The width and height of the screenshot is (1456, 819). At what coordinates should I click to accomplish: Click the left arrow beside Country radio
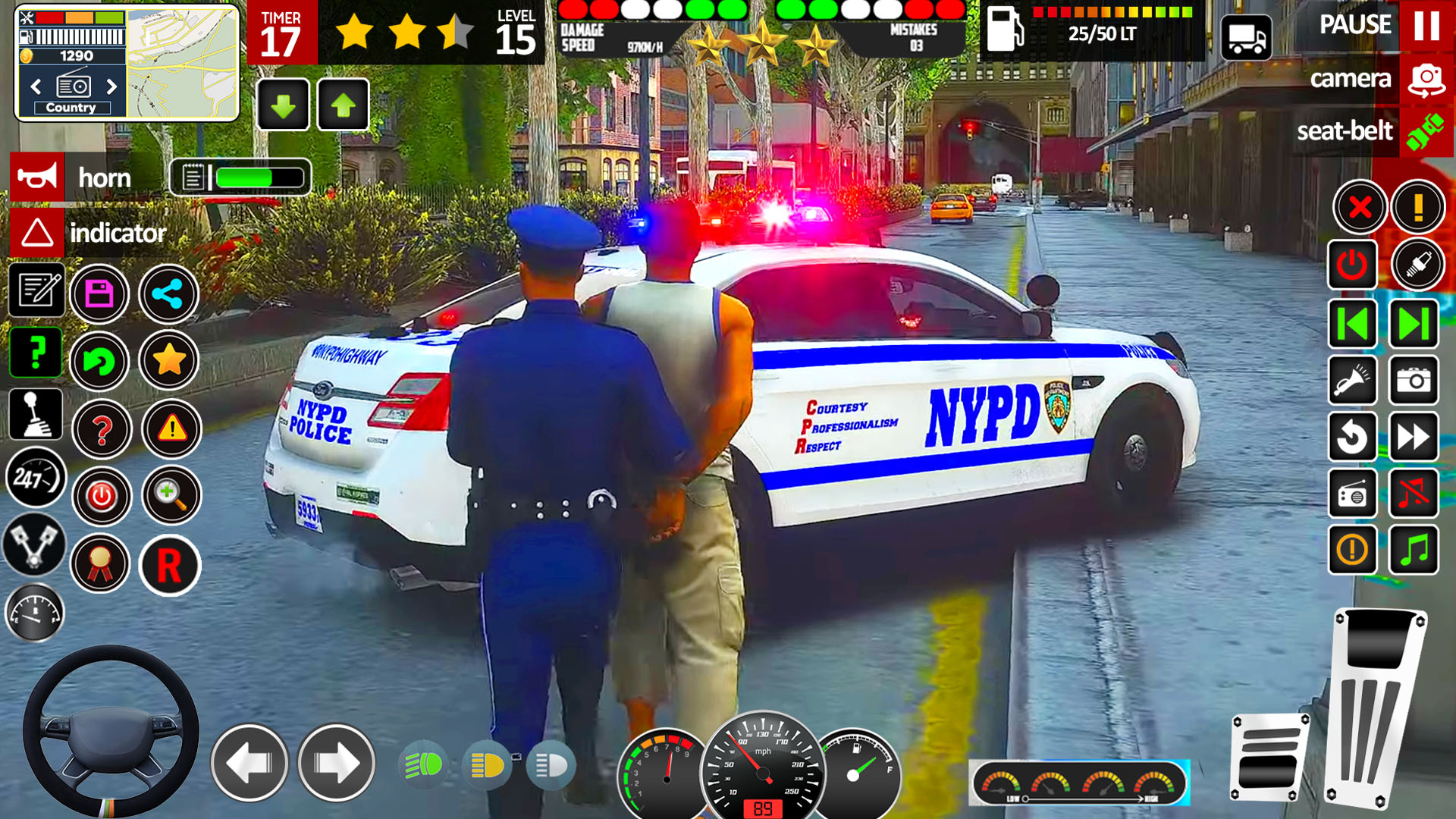click(x=34, y=87)
